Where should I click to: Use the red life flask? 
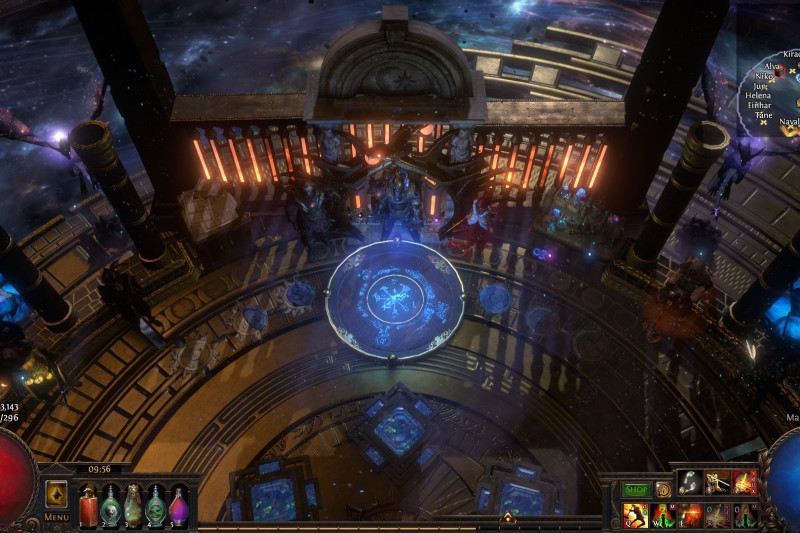pyautogui.click(x=88, y=504)
